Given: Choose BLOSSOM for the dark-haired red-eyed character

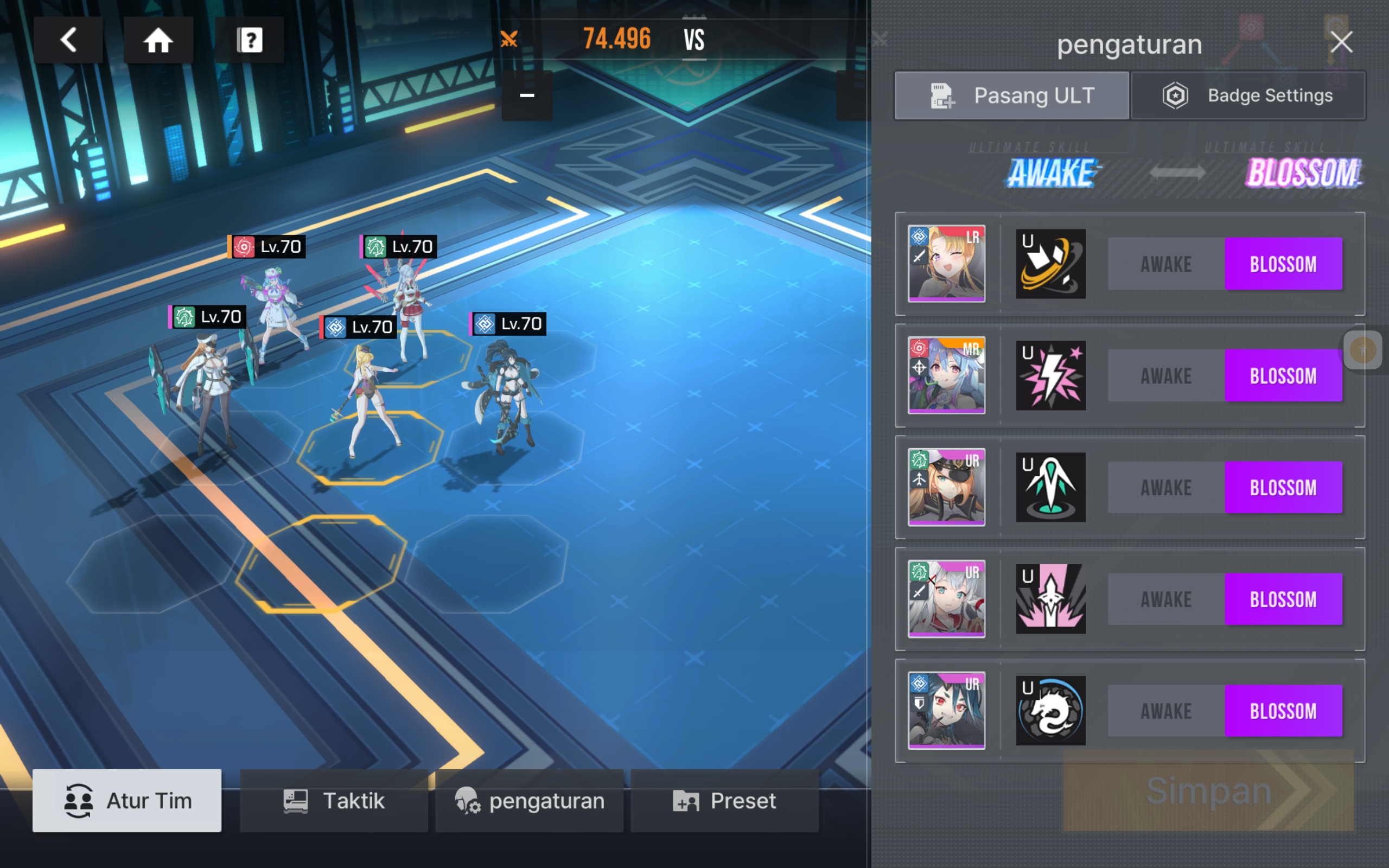Looking at the screenshot, I should coord(1283,711).
